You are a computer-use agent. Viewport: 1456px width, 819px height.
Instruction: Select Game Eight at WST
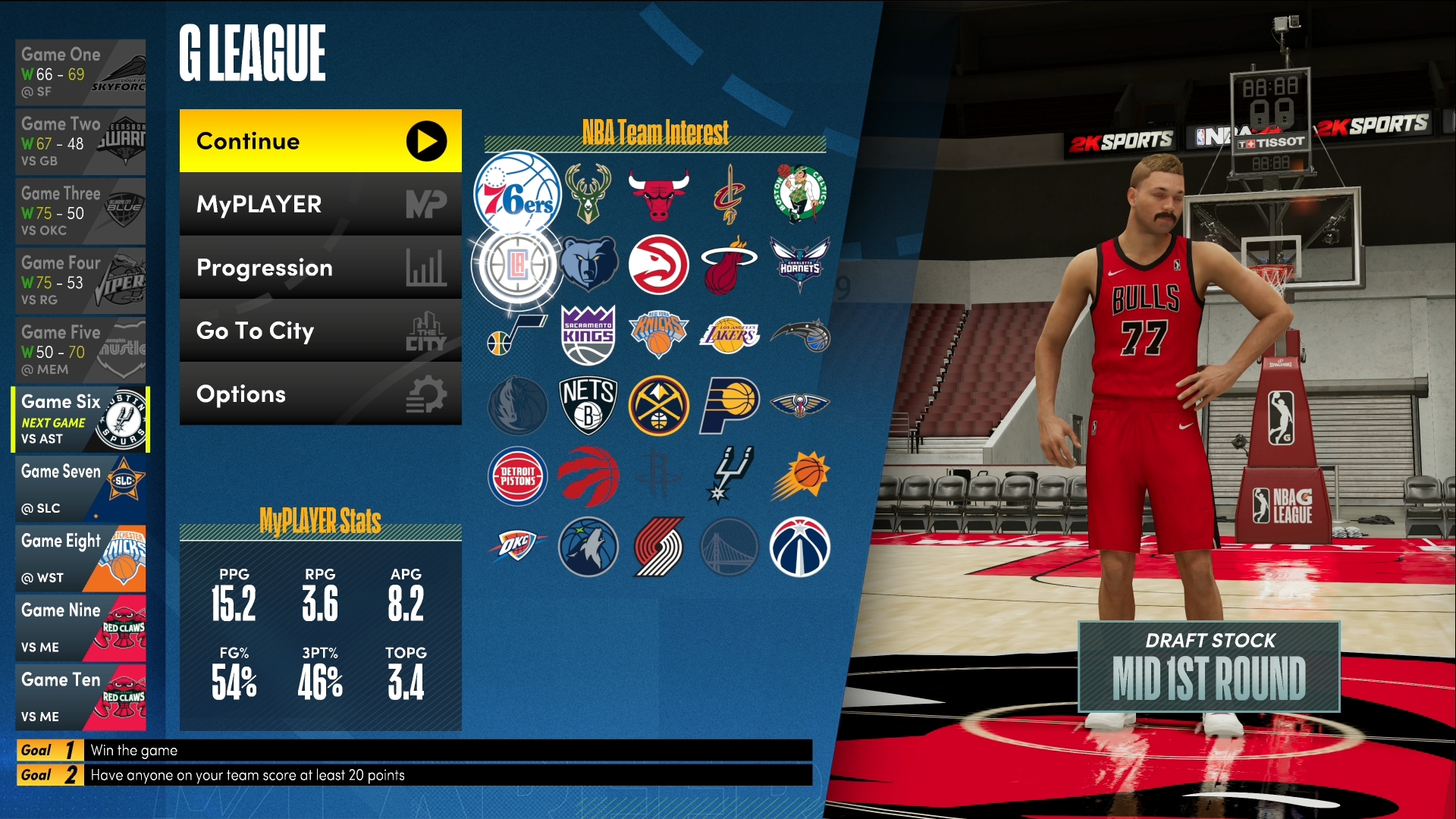coord(80,559)
